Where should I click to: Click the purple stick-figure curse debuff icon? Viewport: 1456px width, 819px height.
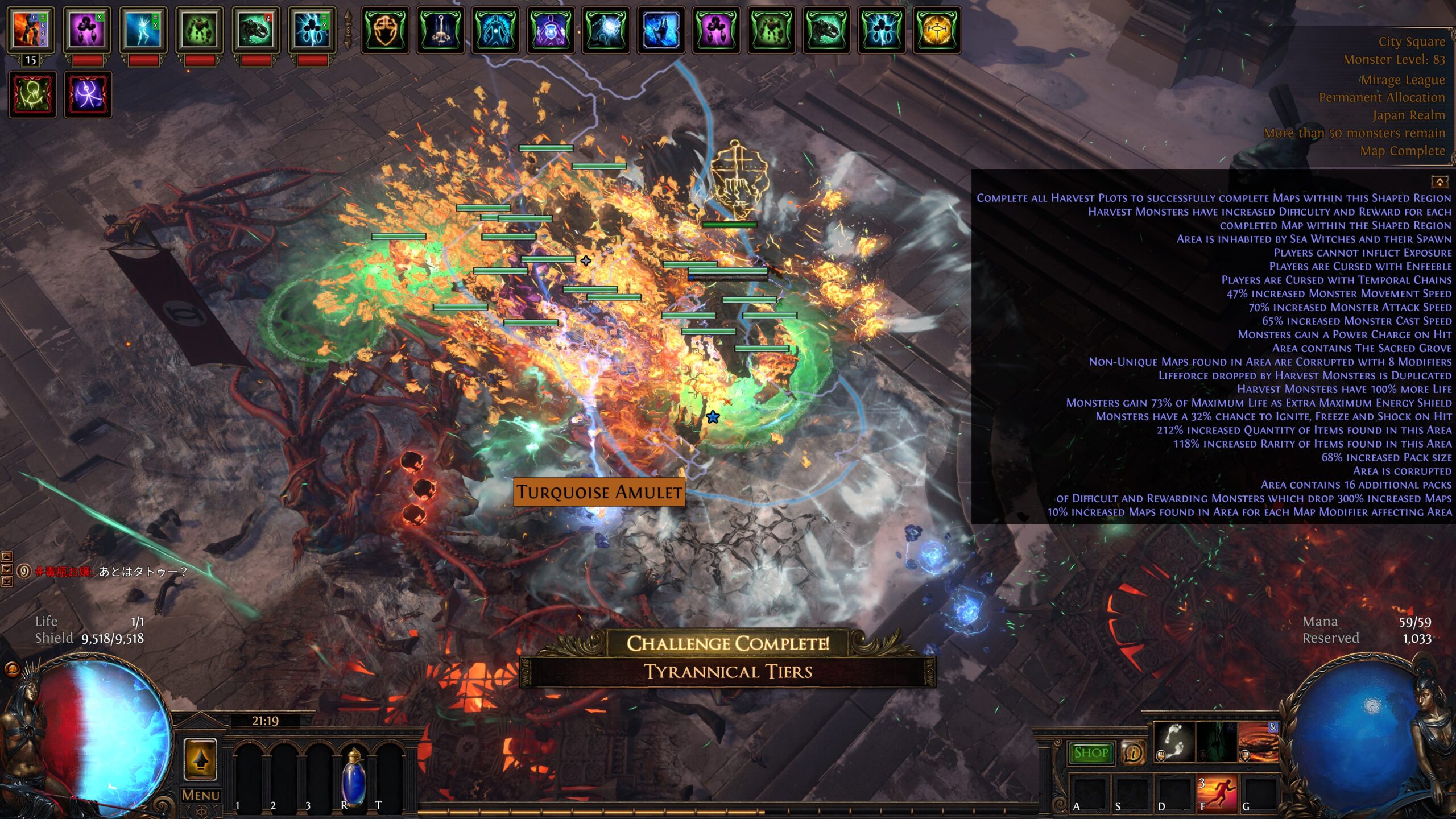(x=88, y=94)
